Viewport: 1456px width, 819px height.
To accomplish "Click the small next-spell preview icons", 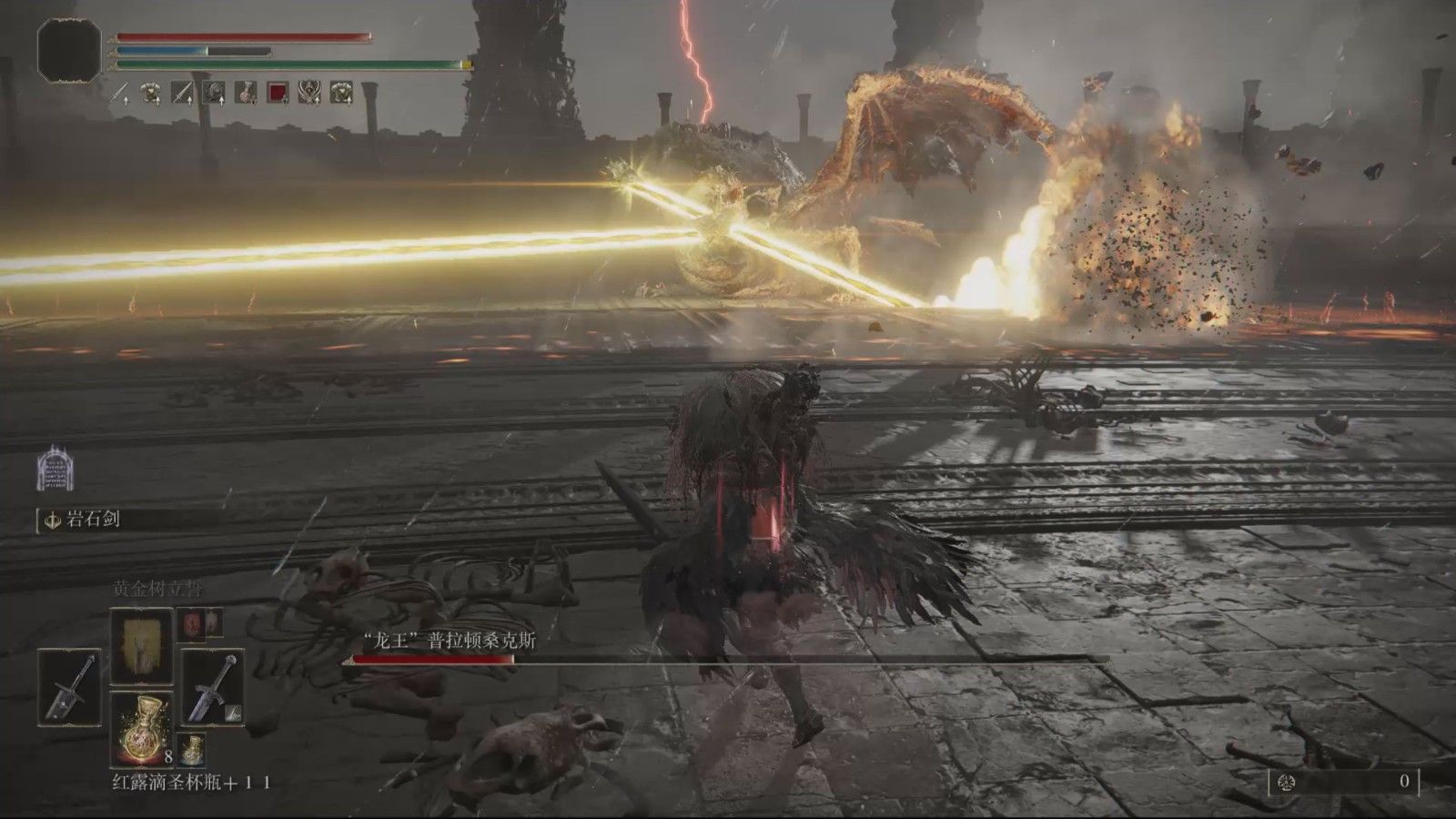I will (x=200, y=622).
